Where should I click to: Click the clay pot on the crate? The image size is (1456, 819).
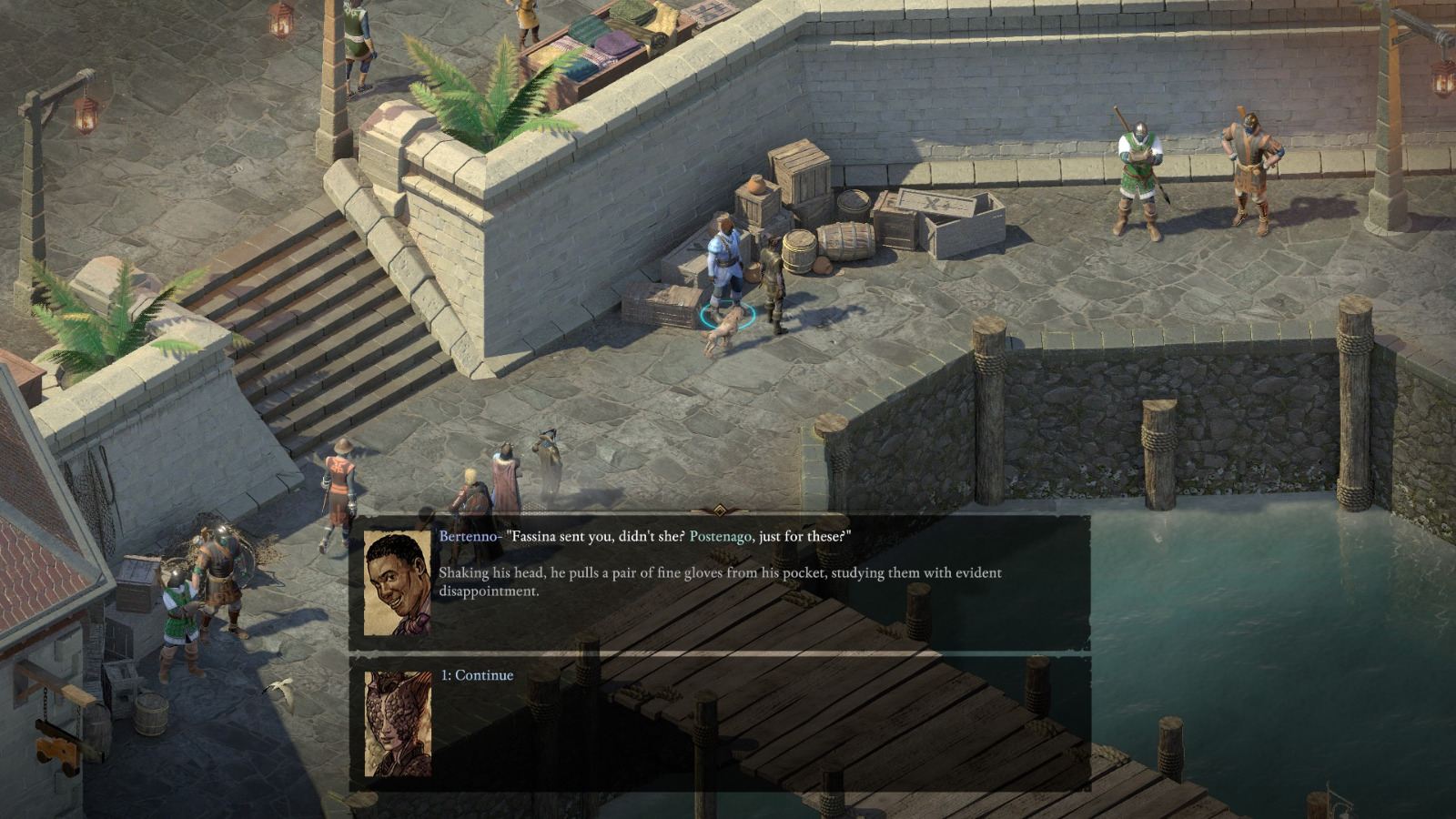(x=757, y=187)
